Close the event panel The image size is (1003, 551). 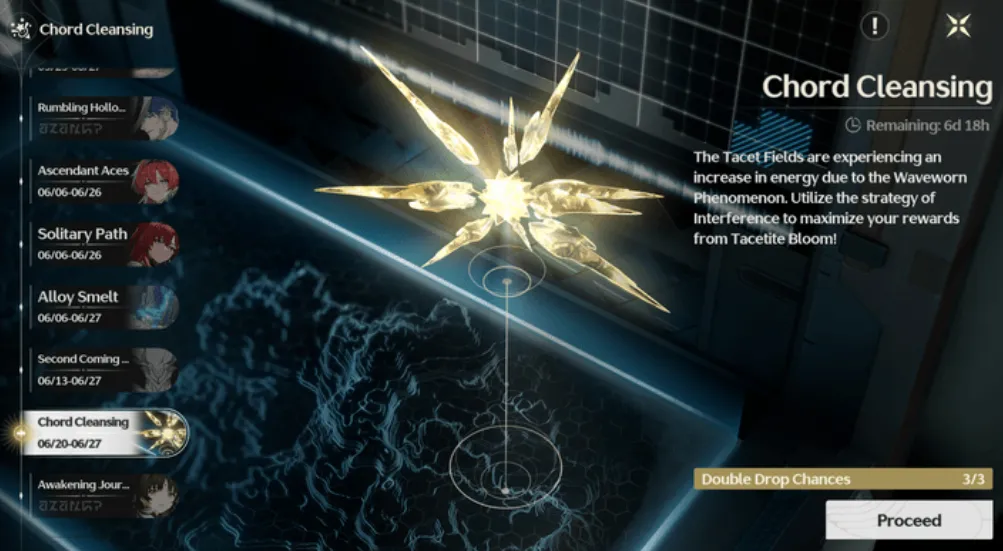(958, 27)
